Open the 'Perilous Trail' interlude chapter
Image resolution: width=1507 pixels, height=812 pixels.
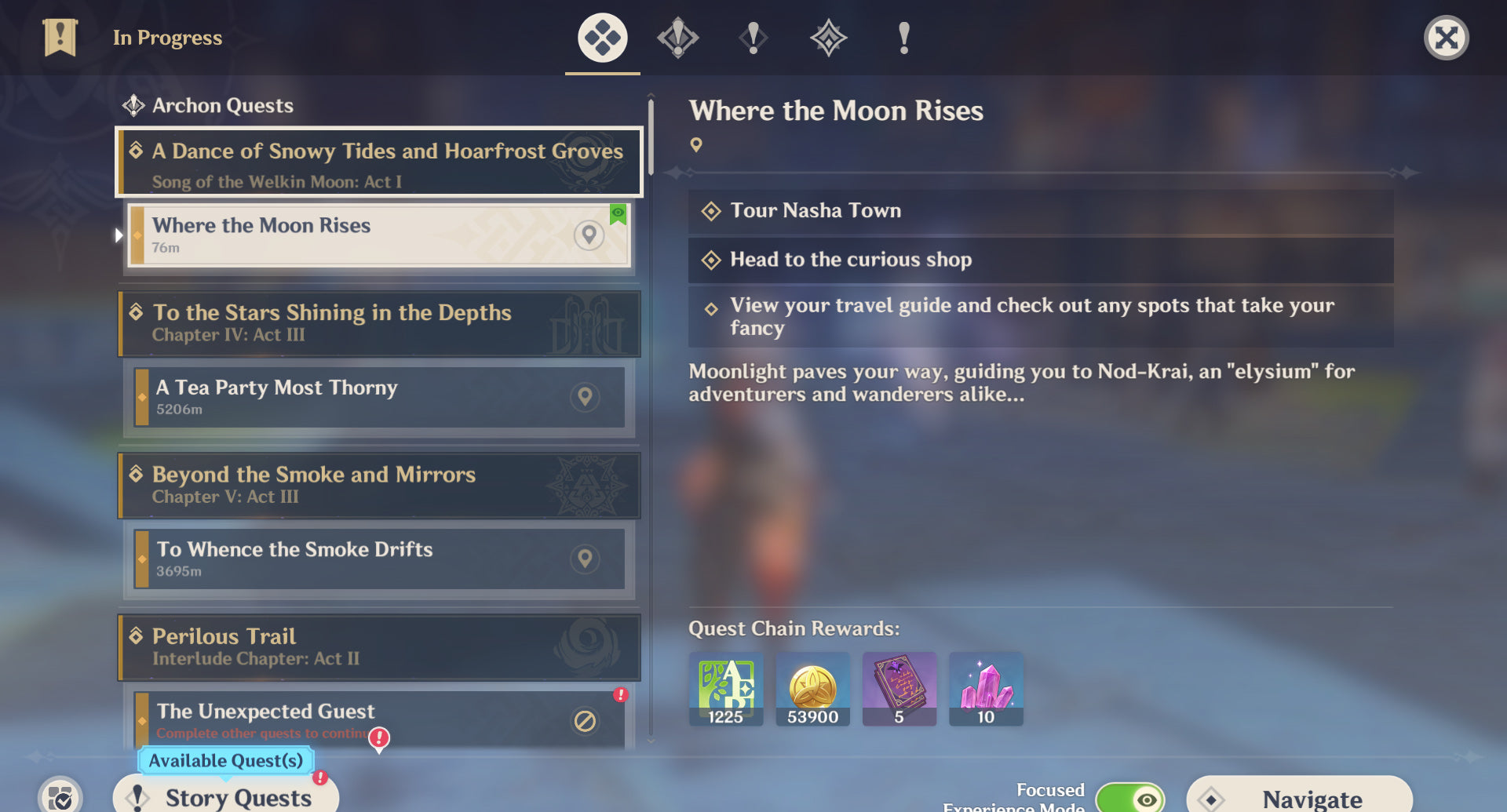pos(379,646)
